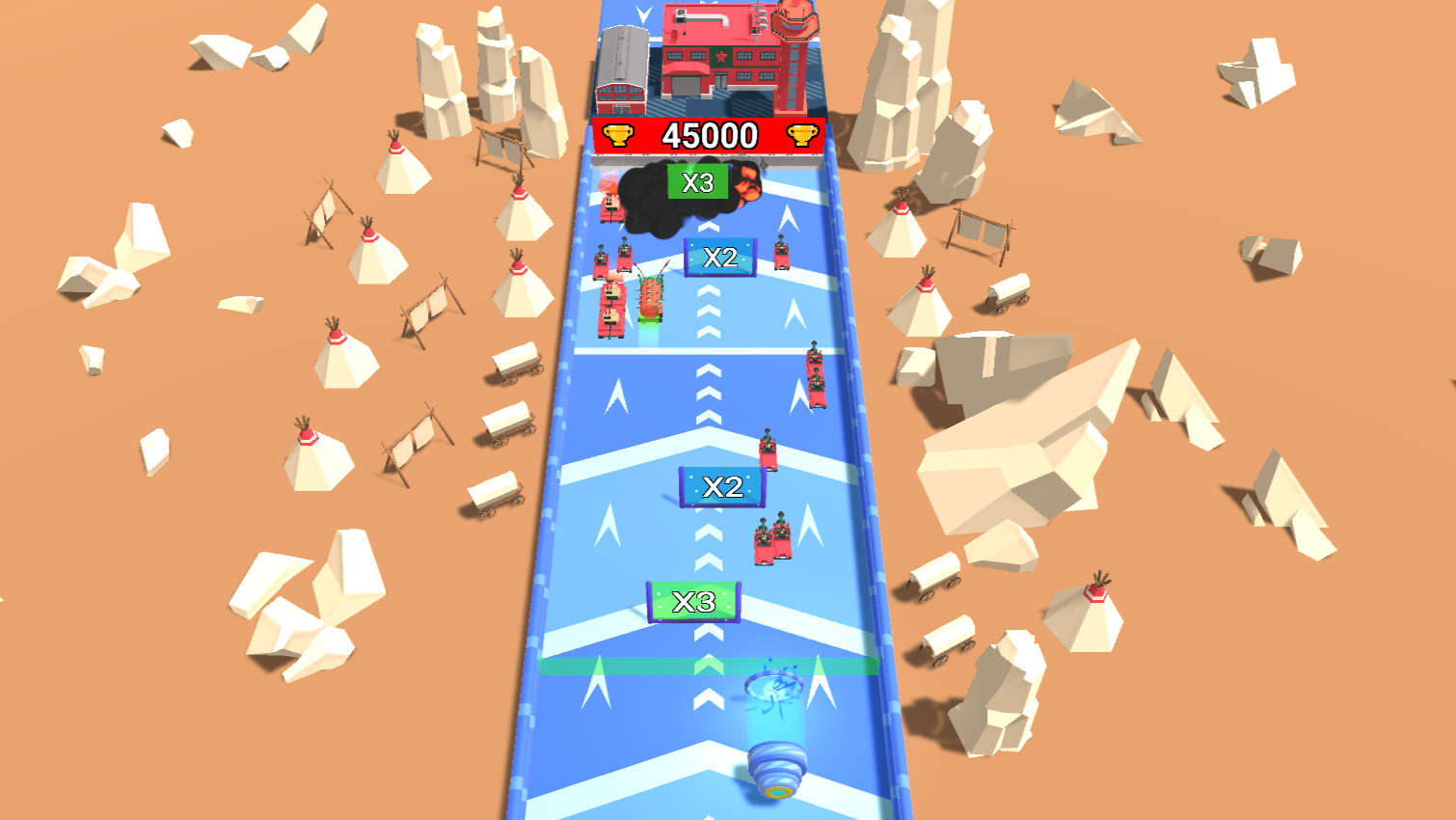Click the left trophy icon on the score banner
This screenshot has width=1456, height=820.
pos(616,133)
